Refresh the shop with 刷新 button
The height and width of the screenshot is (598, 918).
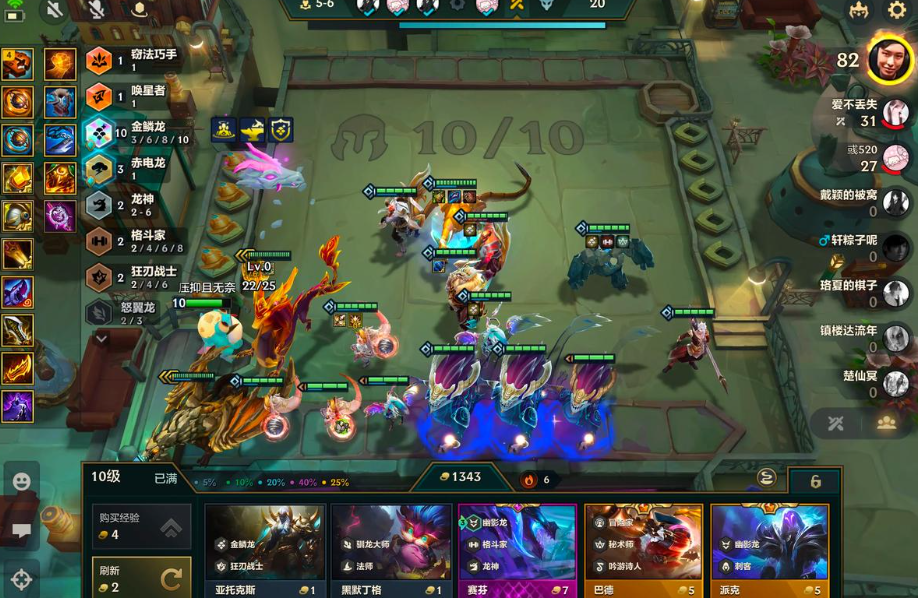tap(141, 578)
